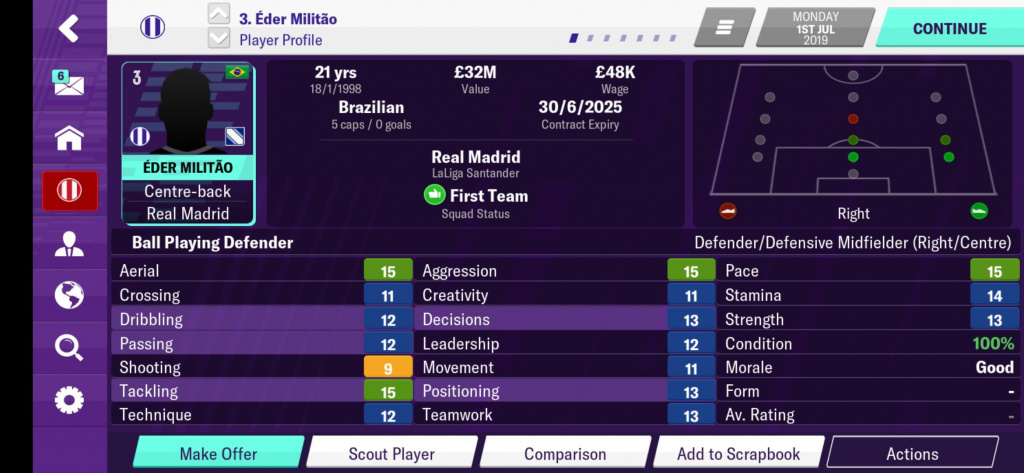
Task: Open the inbox mail icon
Action: click(68, 83)
